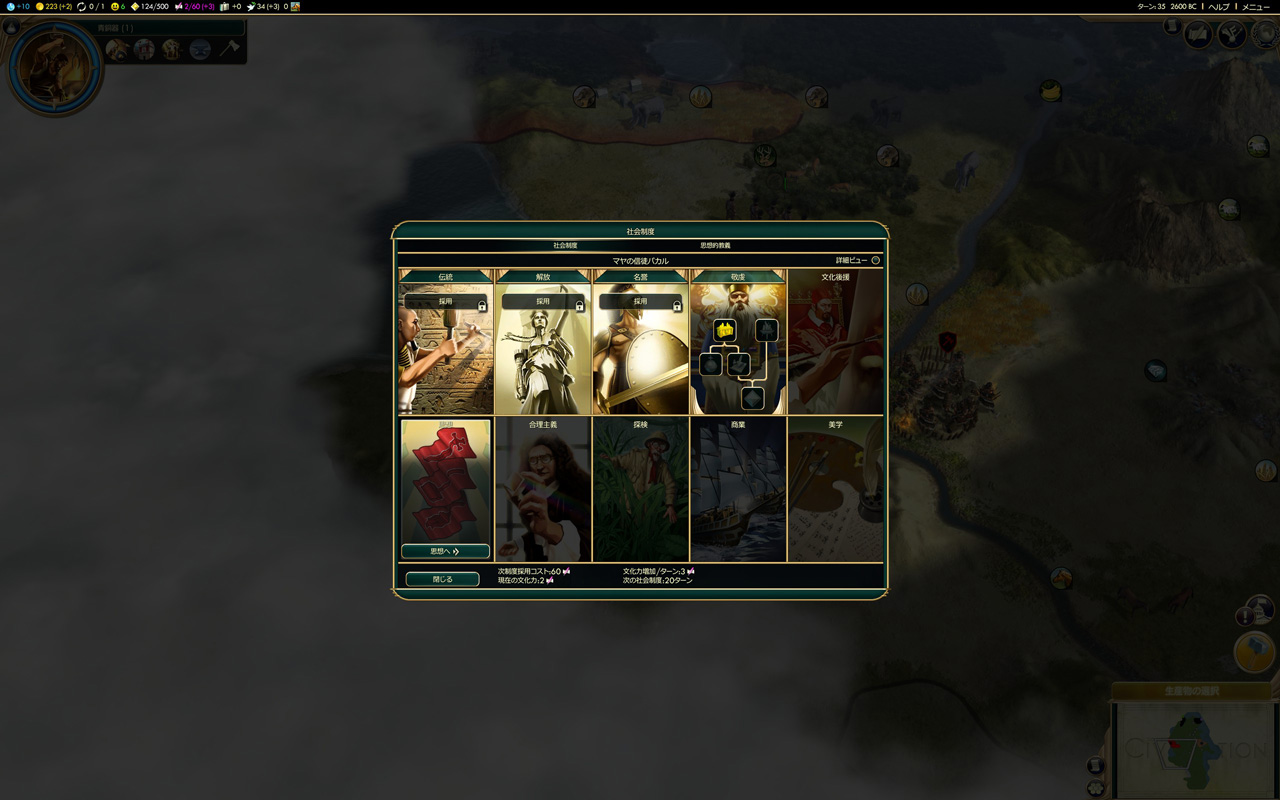
Task: Click the minimap in the corner
Action: (1196, 750)
